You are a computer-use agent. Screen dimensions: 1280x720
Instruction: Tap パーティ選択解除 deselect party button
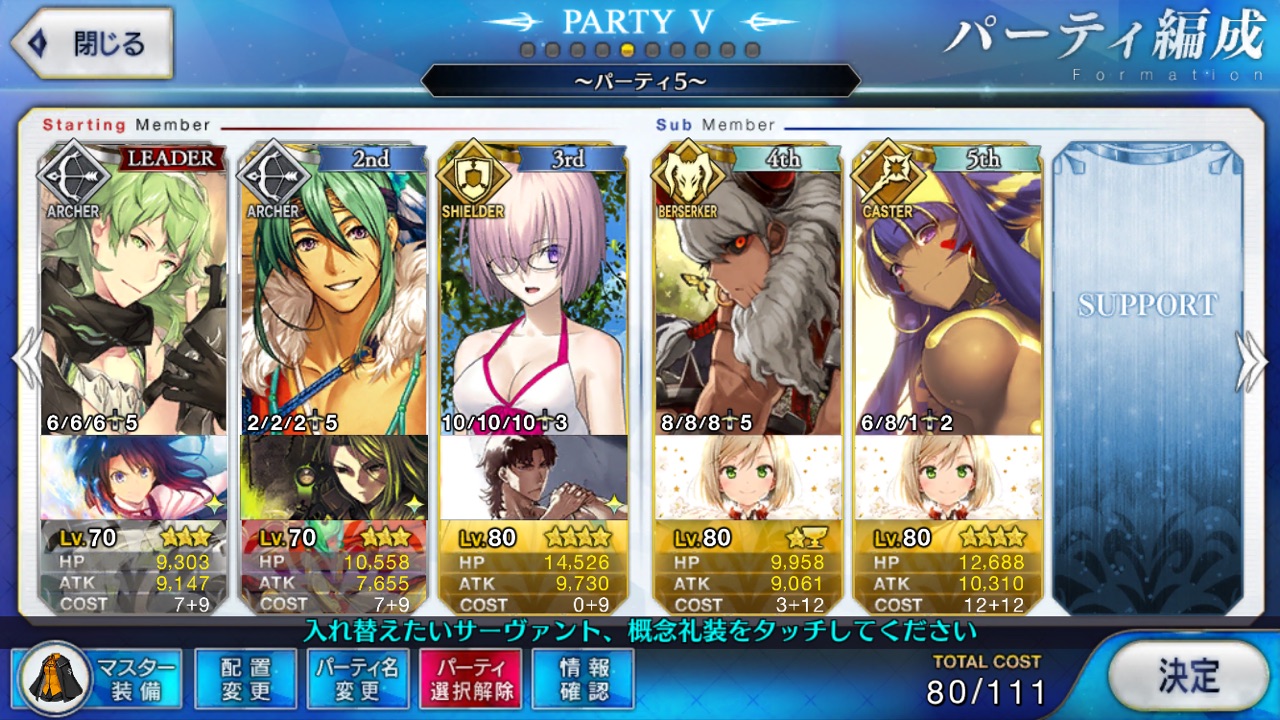(x=470, y=679)
